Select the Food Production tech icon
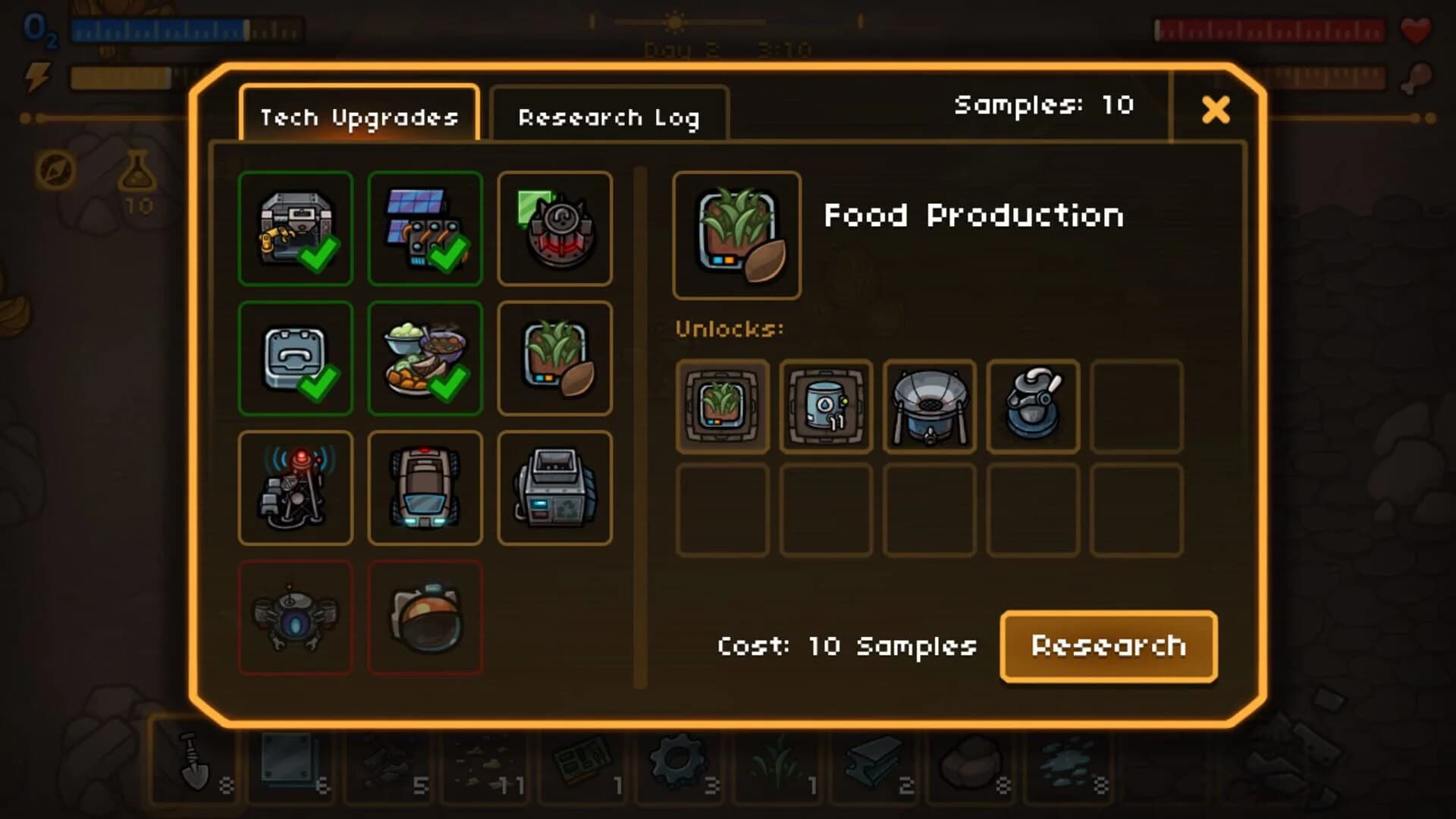 (x=556, y=358)
